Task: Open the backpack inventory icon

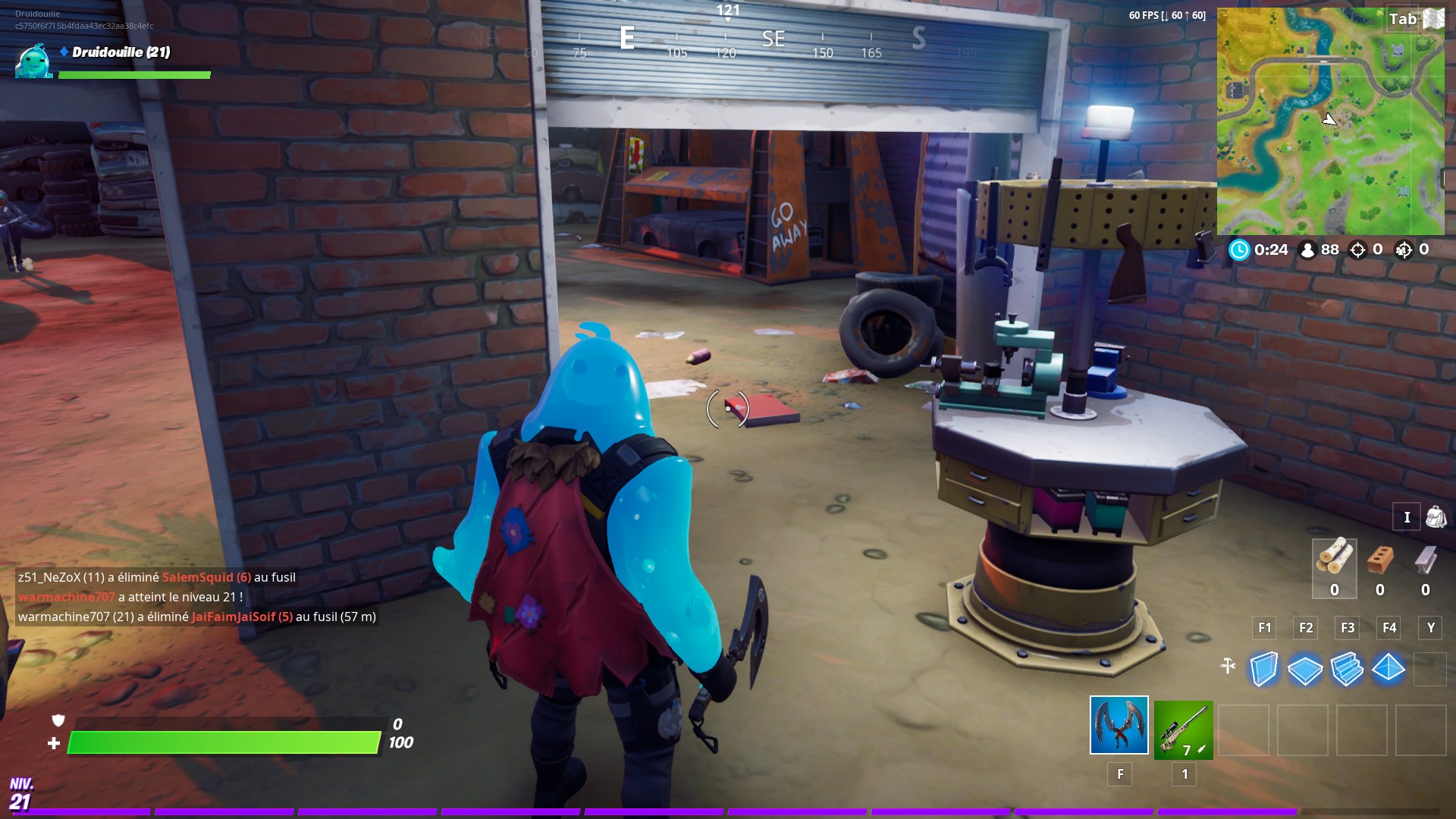Action: pyautogui.click(x=1432, y=516)
